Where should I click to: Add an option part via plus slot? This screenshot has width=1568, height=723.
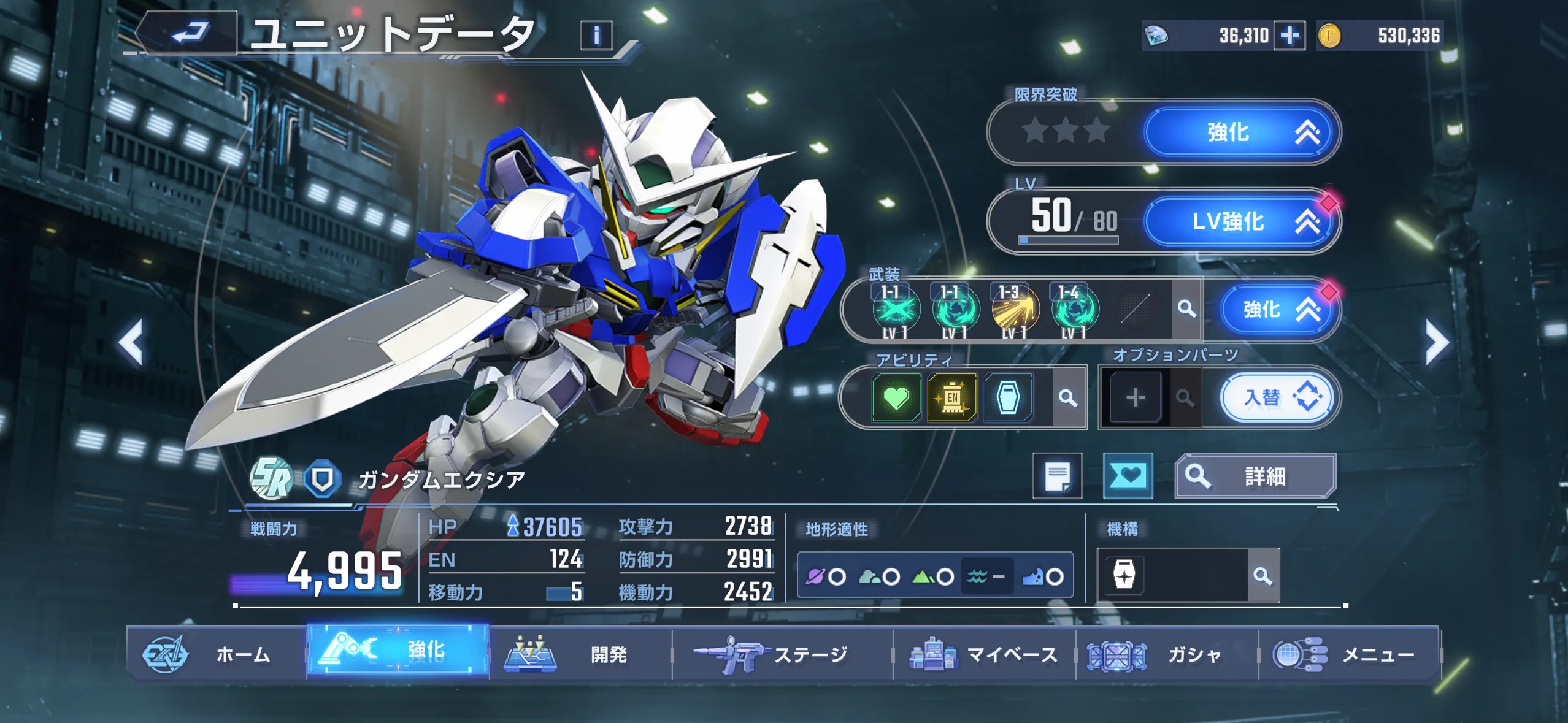pos(1135,398)
